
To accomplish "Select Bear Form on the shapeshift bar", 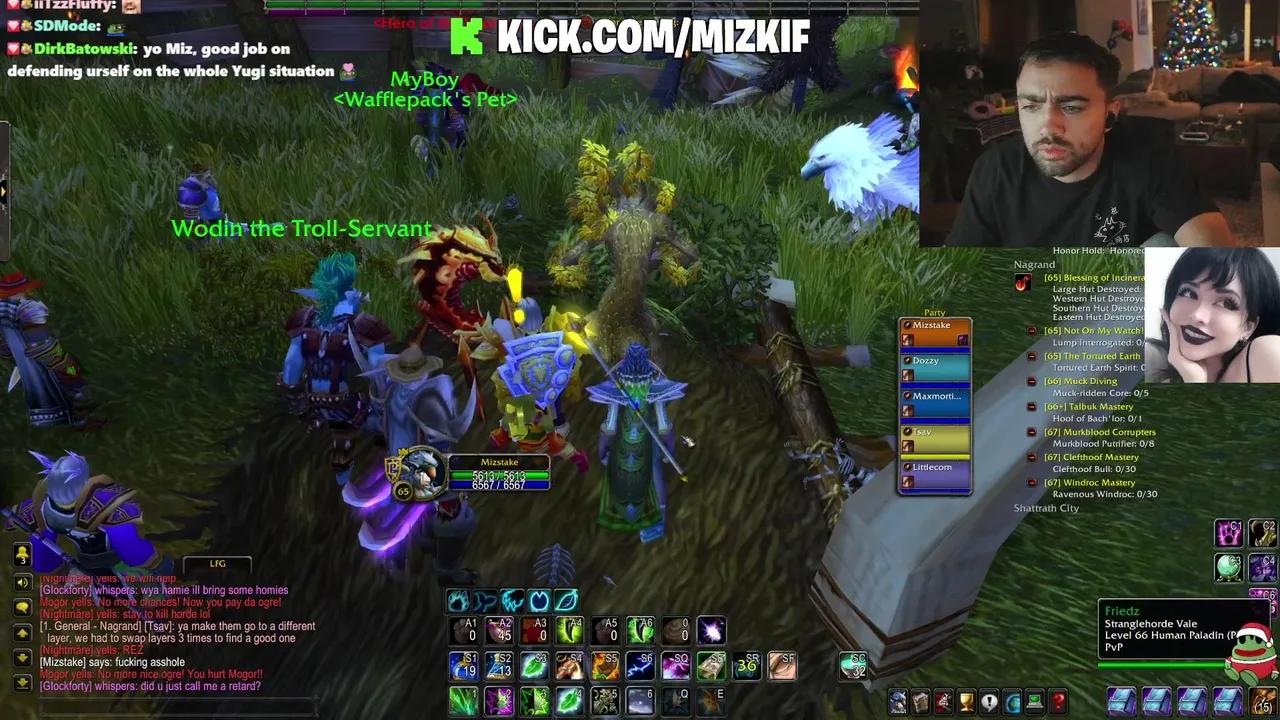I will coord(457,601).
